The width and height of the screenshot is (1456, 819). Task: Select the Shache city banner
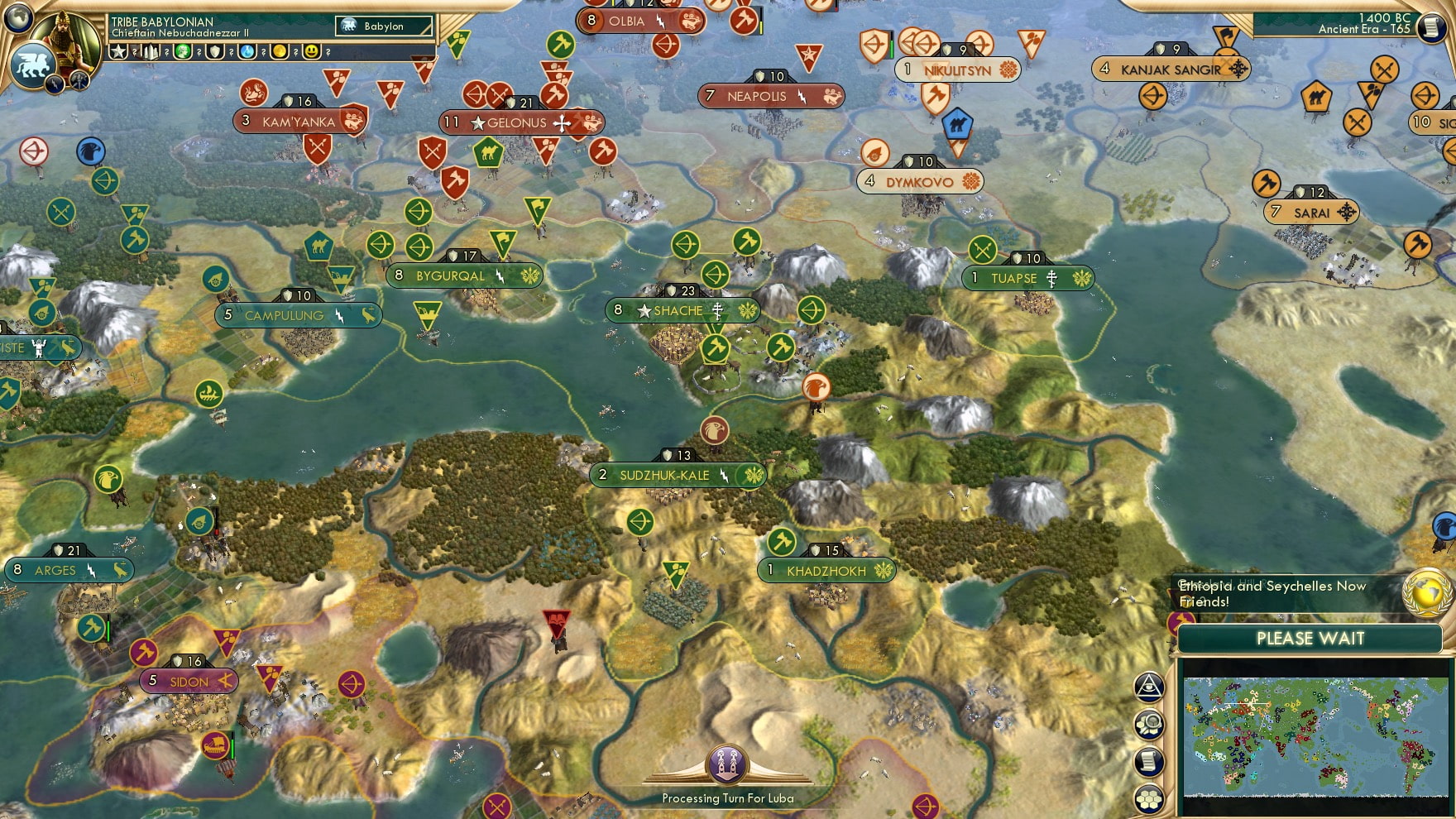point(682,310)
